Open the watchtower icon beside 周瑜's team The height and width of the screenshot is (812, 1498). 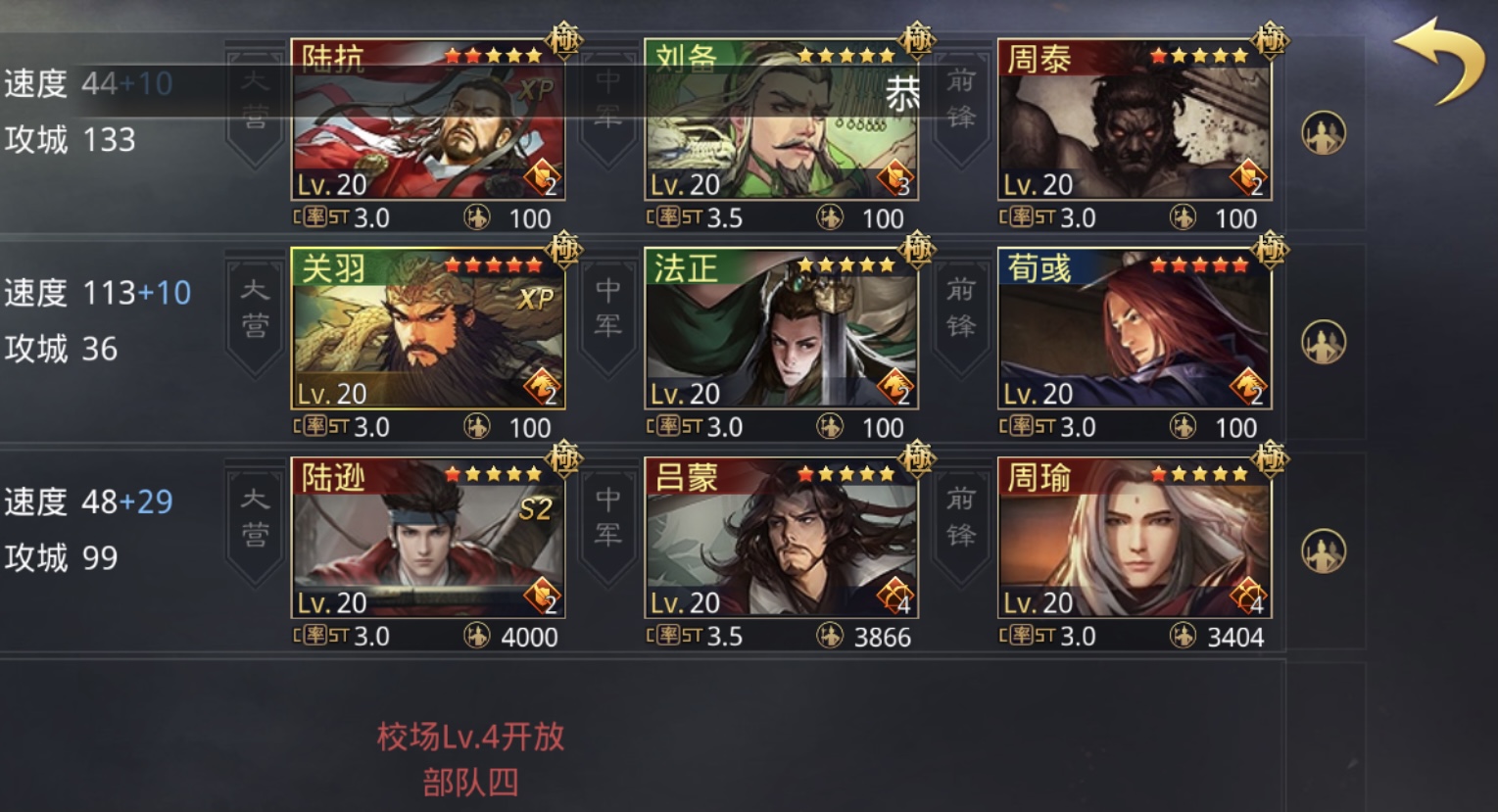click(x=1325, y=549)
